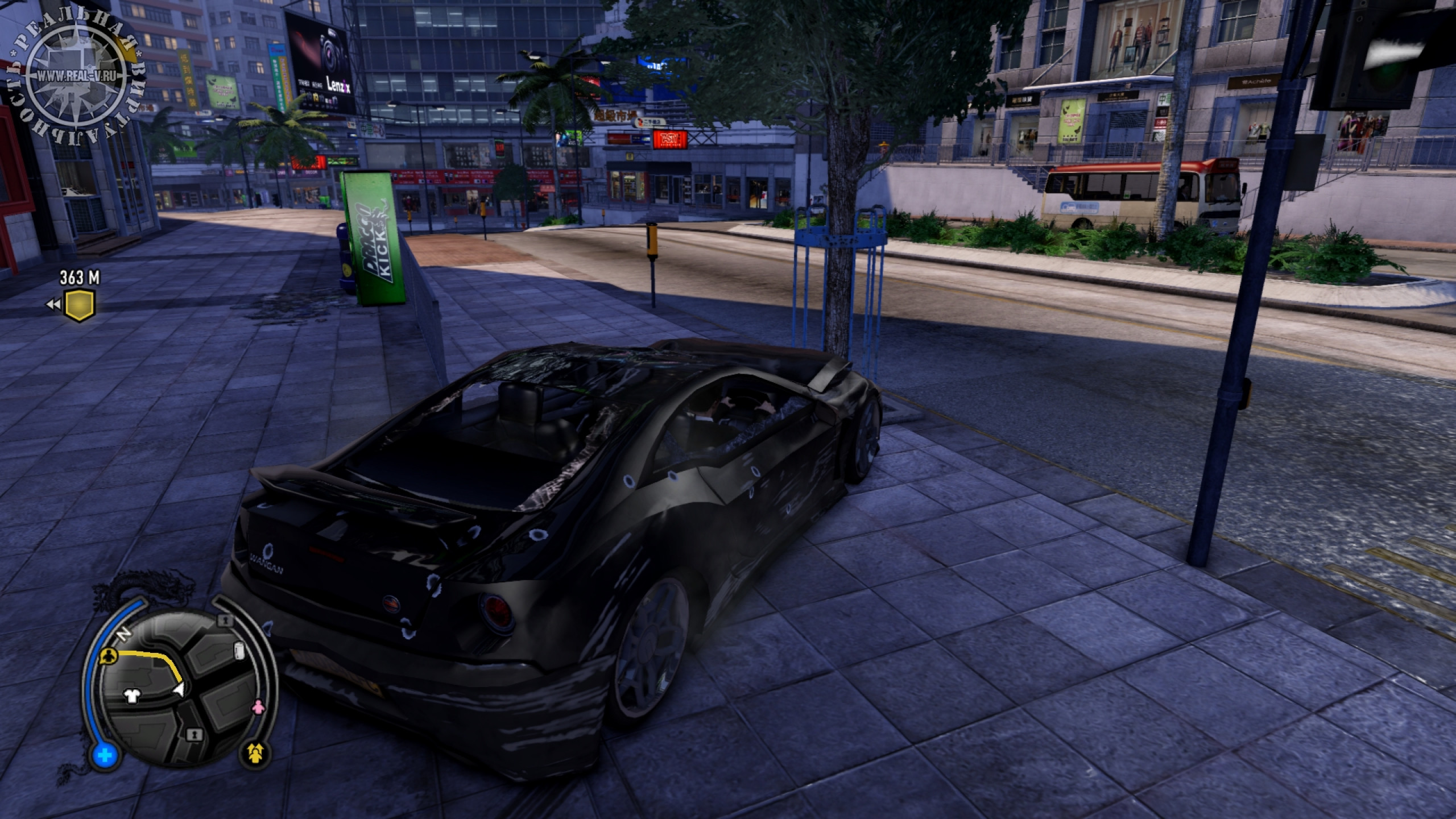Click the blue health cross icon

pos(105,756)
